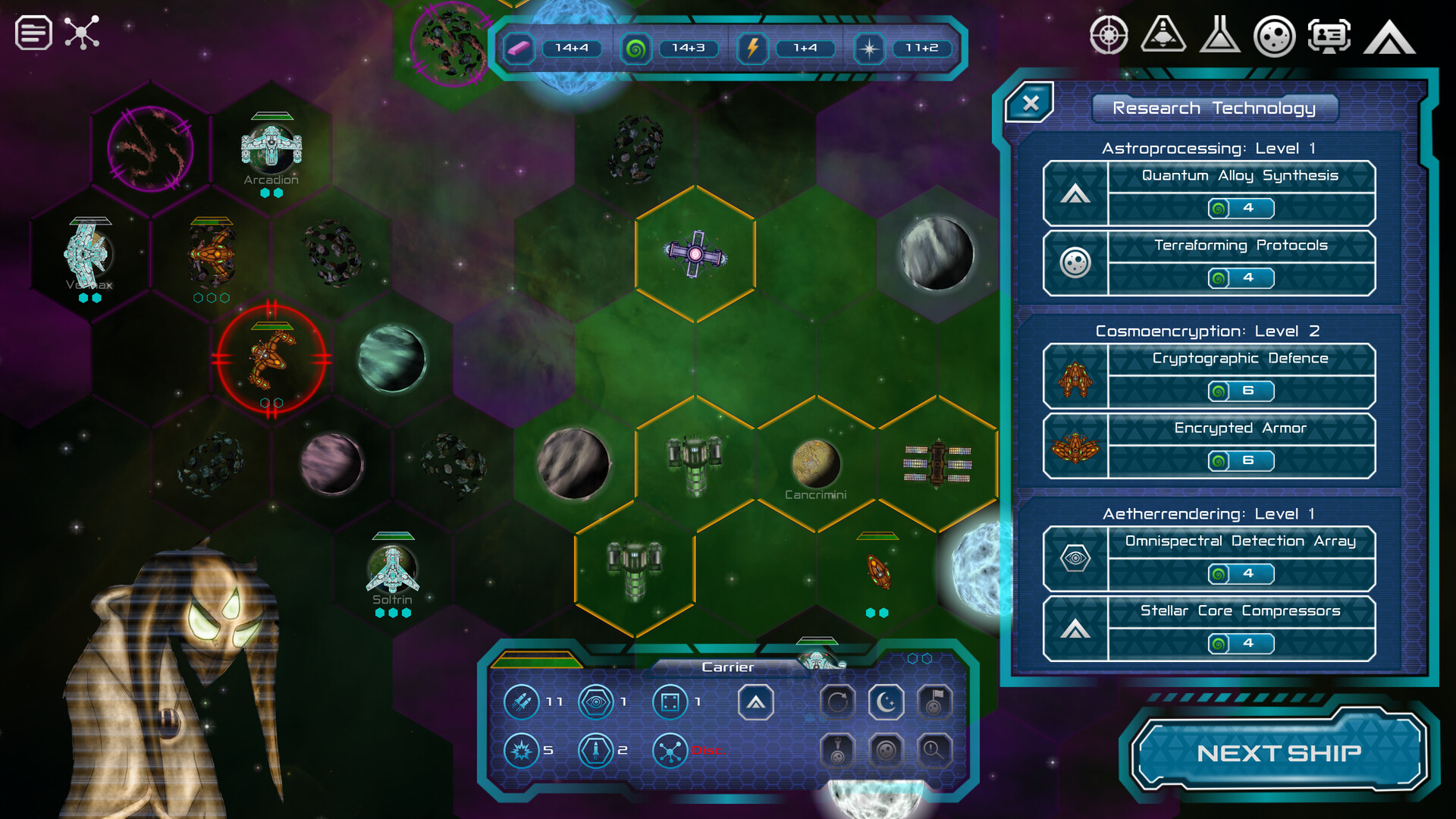
Task: Open the fleet triangle-ship icon at top right
Action: click(x=1163, y=36)
